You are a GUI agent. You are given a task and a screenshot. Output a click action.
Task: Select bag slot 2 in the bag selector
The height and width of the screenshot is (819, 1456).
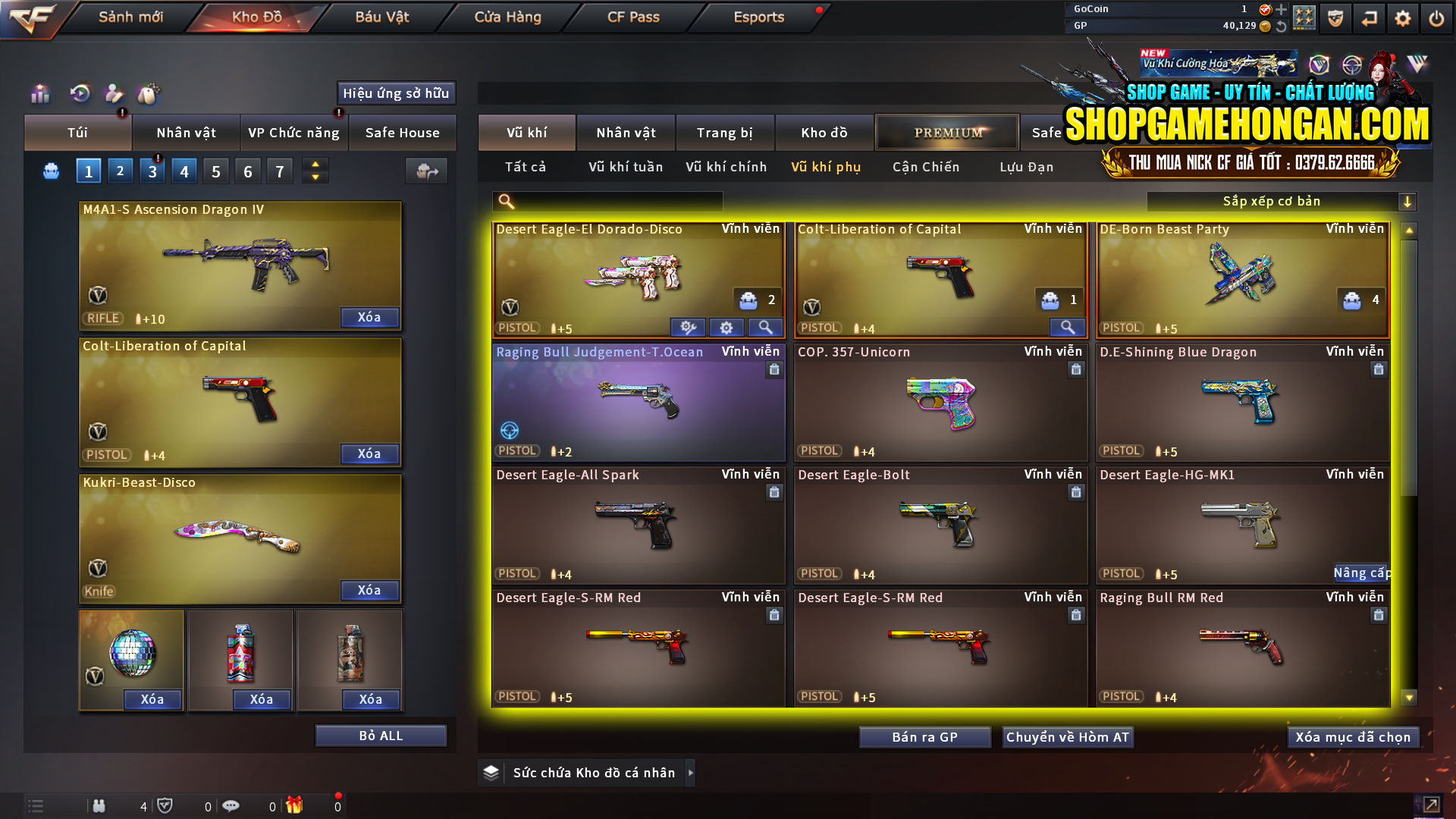coord(120,171)
